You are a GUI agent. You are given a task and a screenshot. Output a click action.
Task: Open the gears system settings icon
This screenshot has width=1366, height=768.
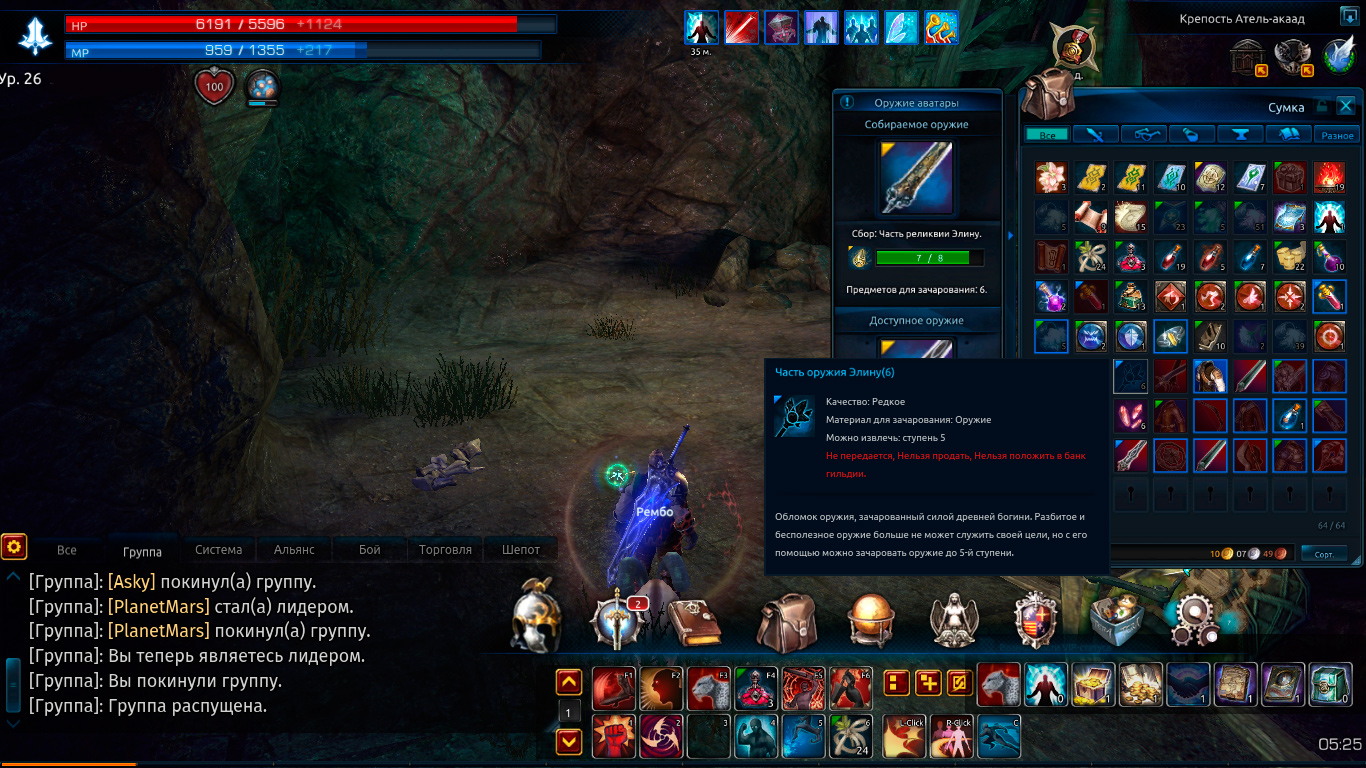click(1195, 620)
